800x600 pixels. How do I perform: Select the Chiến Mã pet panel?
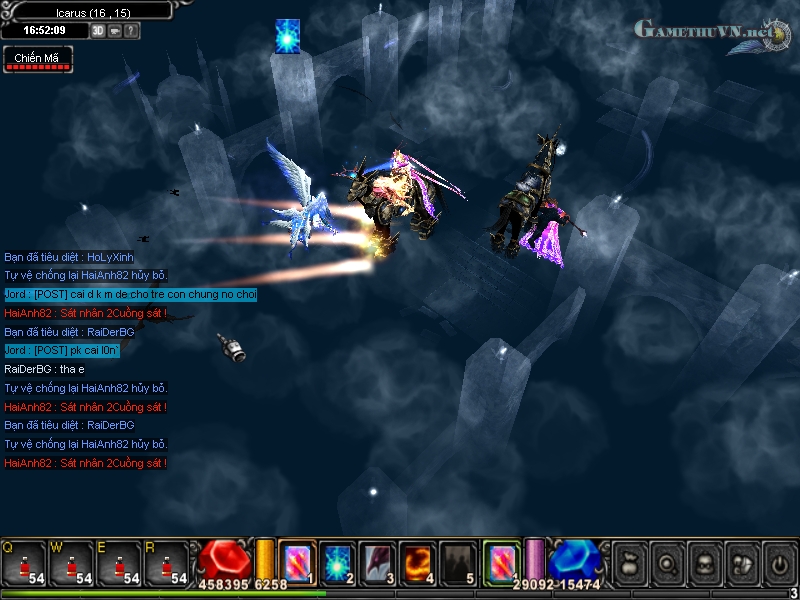[x=37, y=59]
